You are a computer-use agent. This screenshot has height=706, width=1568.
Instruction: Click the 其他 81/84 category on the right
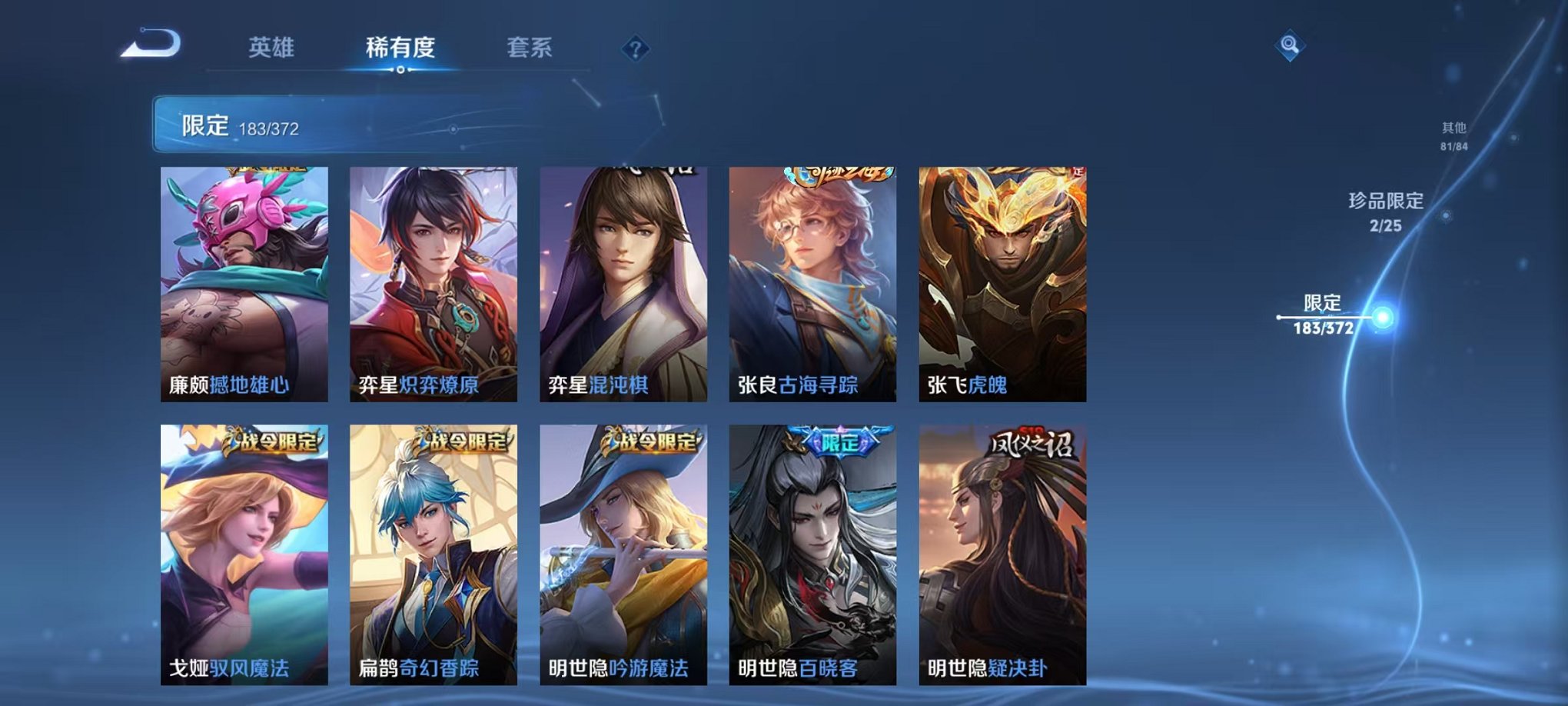(1455, 138)
